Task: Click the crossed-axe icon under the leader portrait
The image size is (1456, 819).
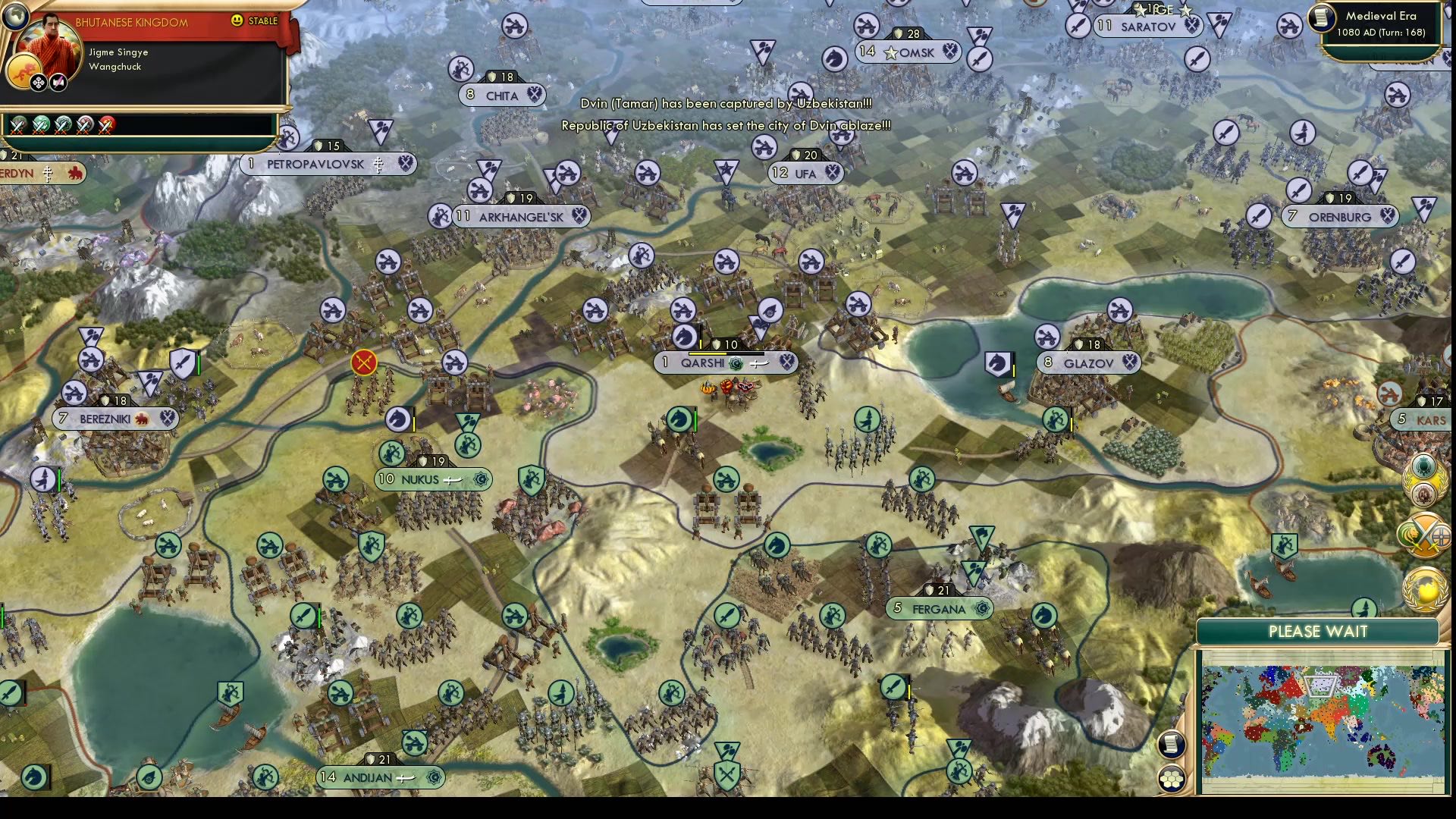Action: coord(58,82)
